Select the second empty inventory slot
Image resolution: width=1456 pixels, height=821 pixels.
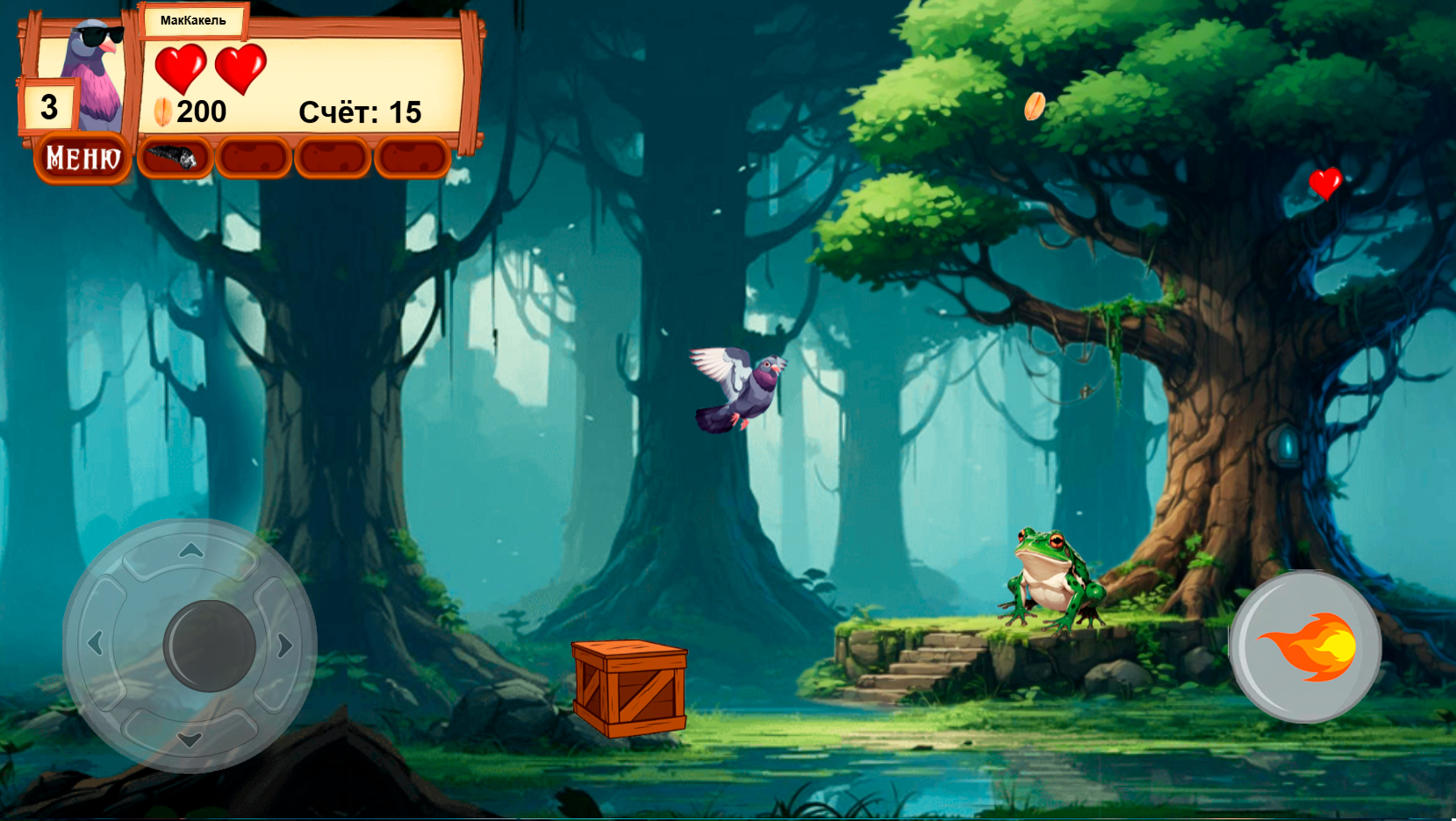pyautogui.click(x=251, y=158)
